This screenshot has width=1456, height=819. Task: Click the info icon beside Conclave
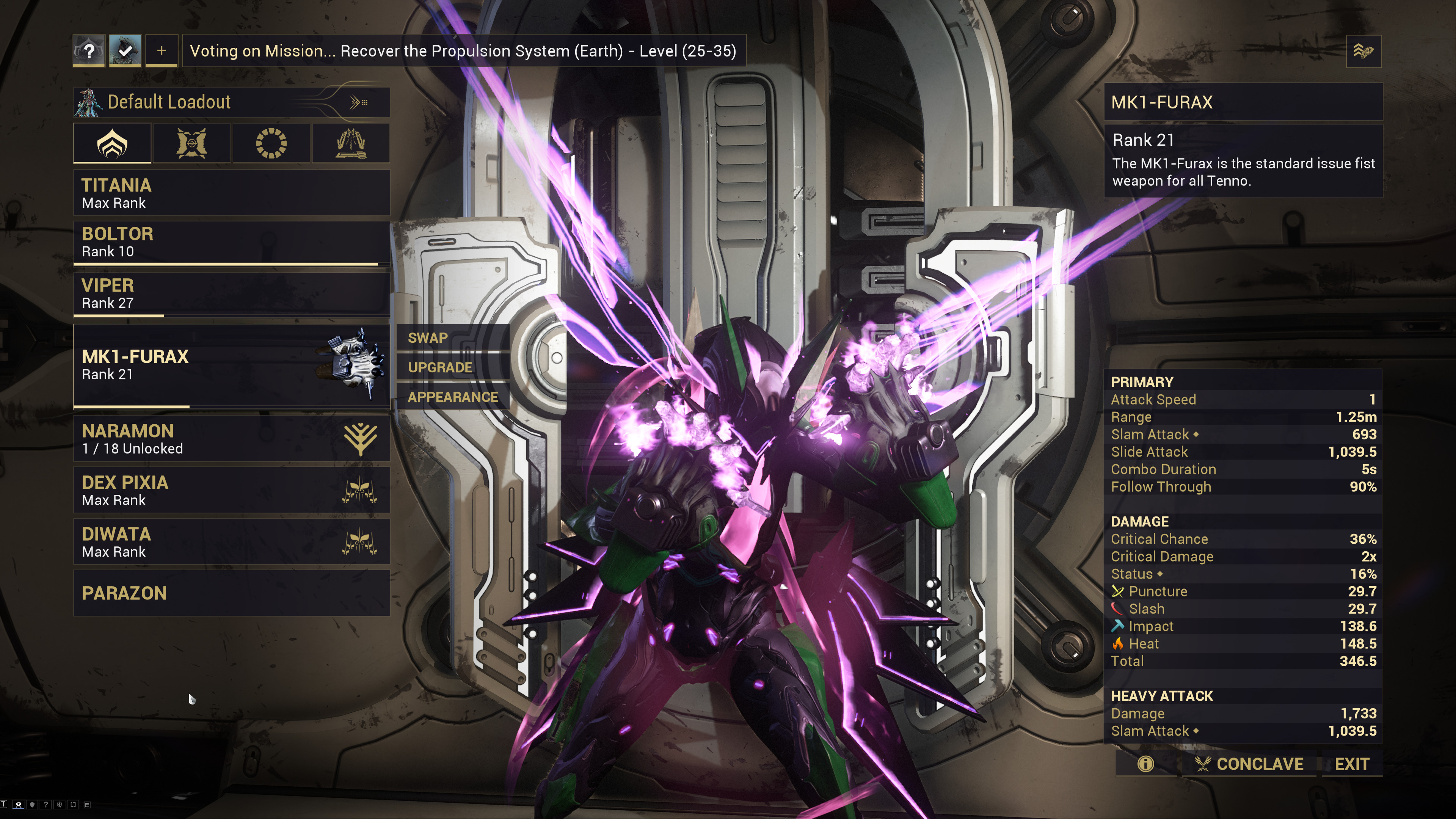tap(1146, 764)
